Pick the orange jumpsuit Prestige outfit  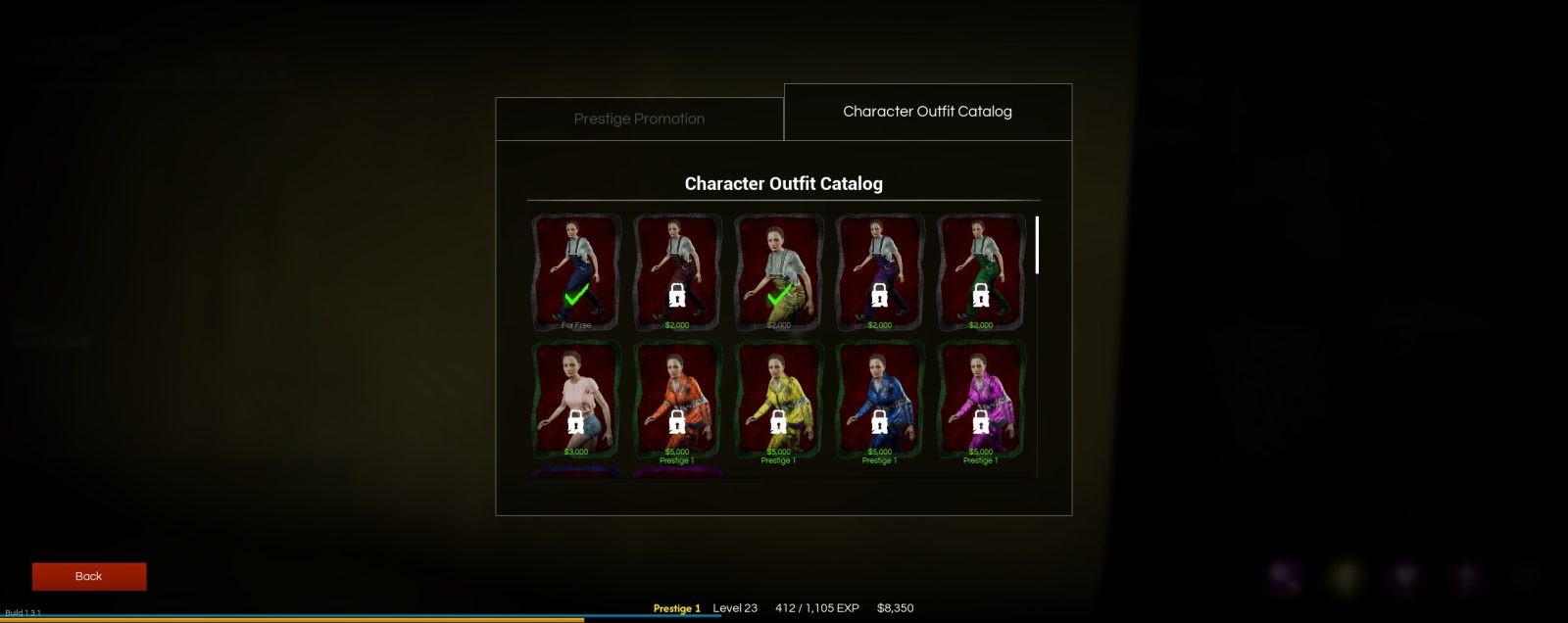point(677,400)
